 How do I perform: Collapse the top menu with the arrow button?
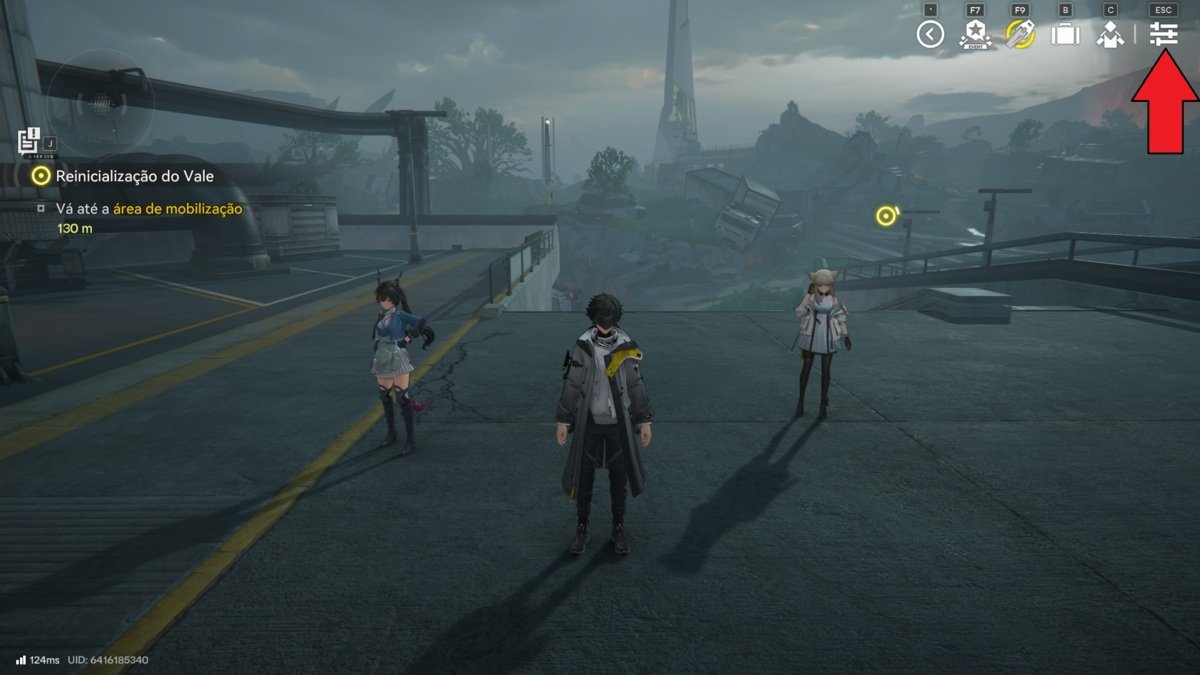point(930,35)
